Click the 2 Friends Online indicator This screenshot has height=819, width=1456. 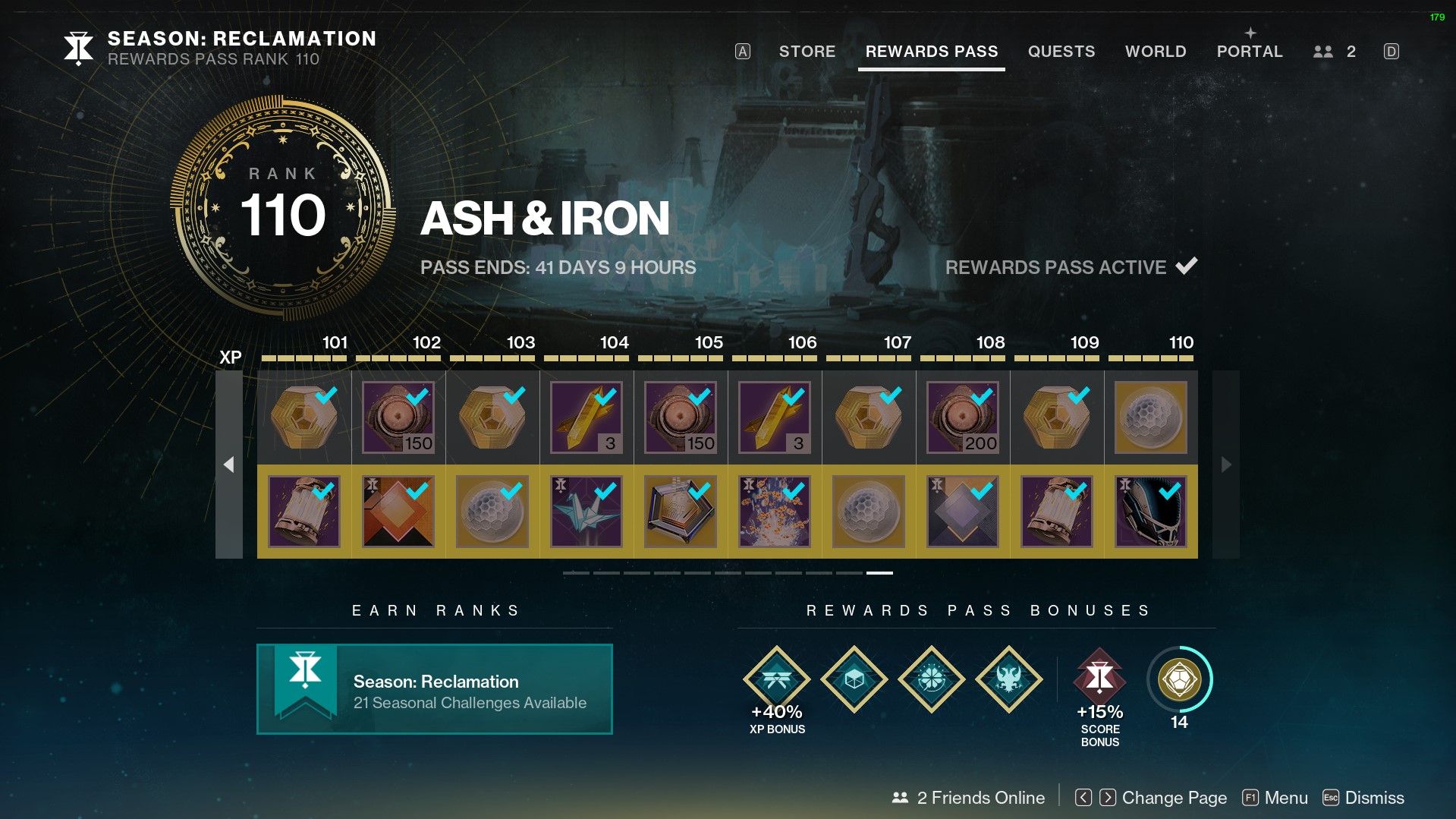[x=968, y=798]
